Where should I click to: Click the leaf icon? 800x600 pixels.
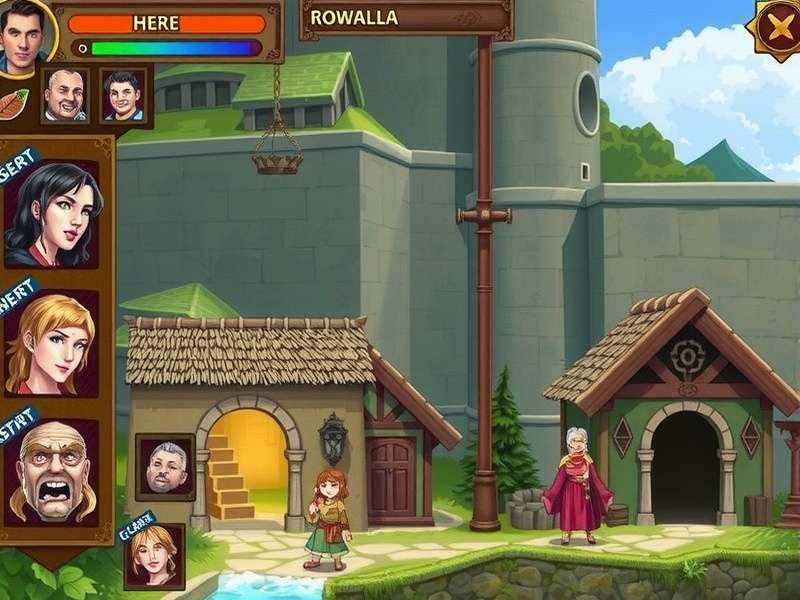tap(13, 104)
